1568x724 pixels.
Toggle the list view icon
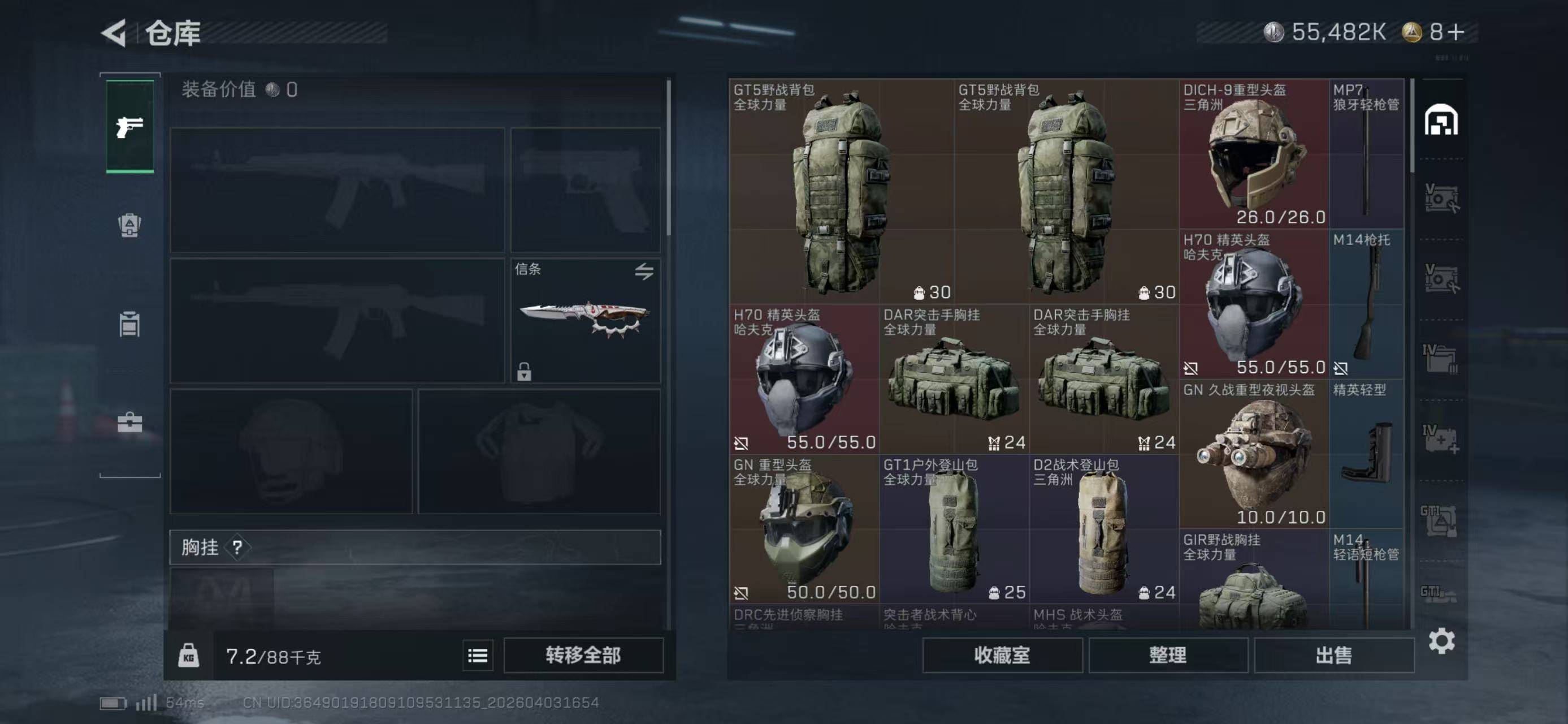pyautogui.click(x=478, y=656)
